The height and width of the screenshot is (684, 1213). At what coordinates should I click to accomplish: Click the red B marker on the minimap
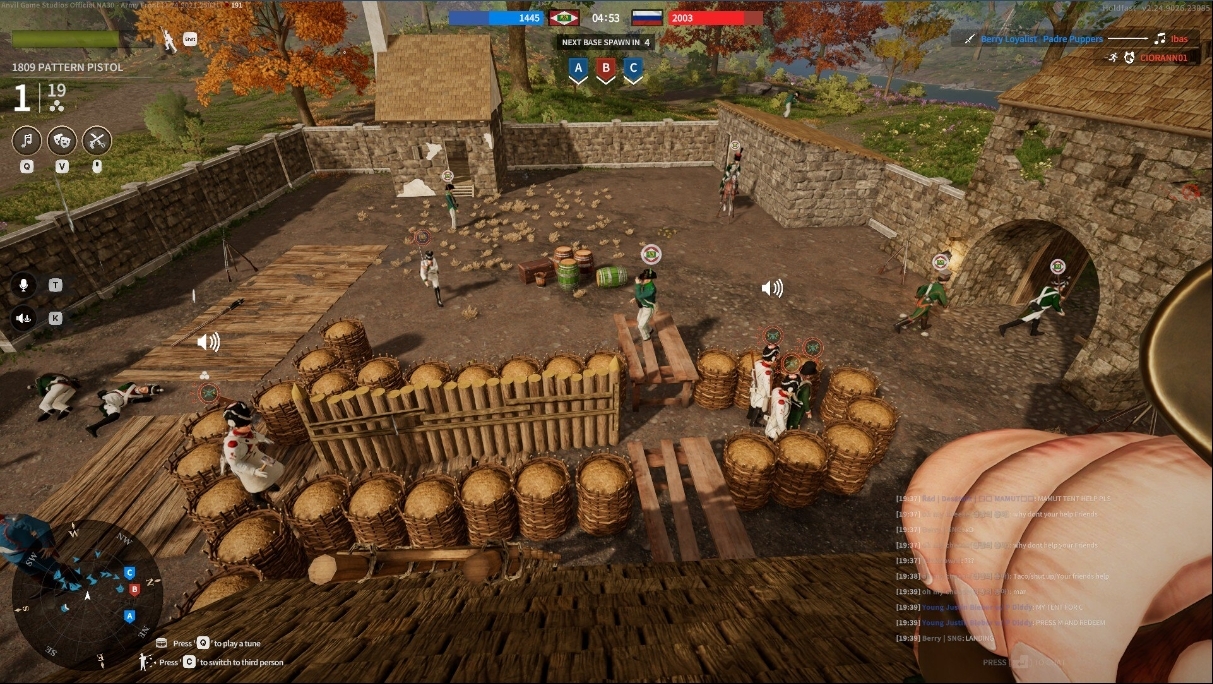(135, 589)
